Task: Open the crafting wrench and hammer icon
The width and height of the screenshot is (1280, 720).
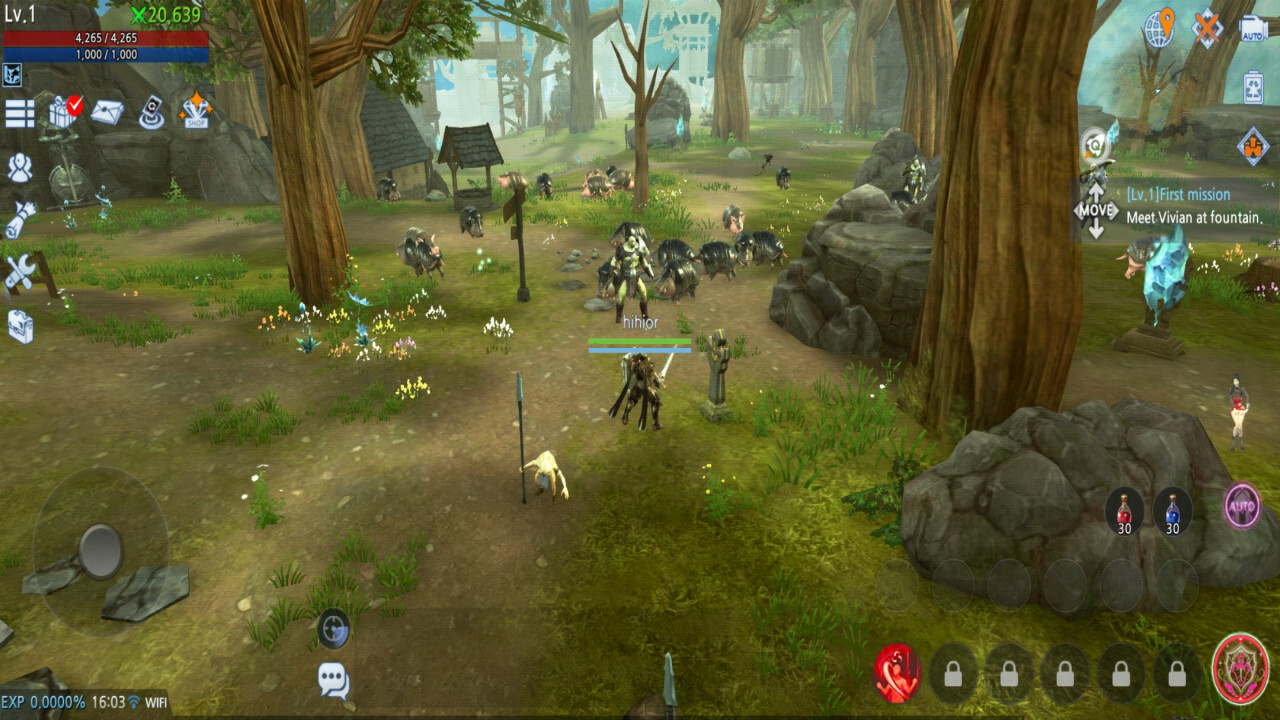Action: point(19,270)
